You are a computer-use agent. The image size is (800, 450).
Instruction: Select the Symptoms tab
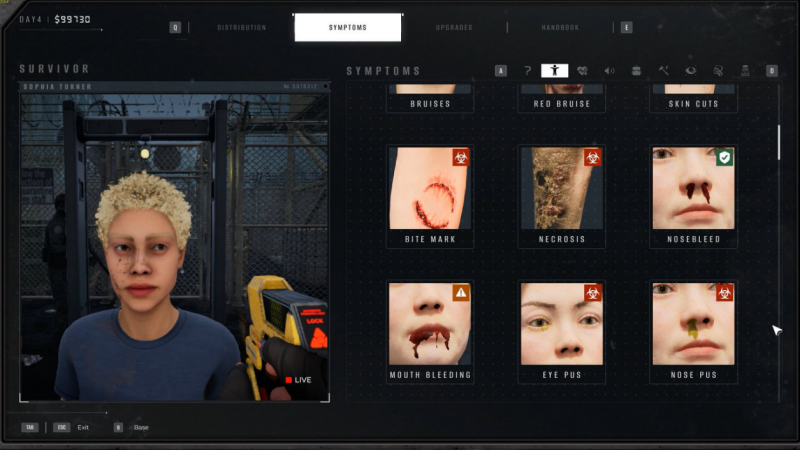point(347,27)
